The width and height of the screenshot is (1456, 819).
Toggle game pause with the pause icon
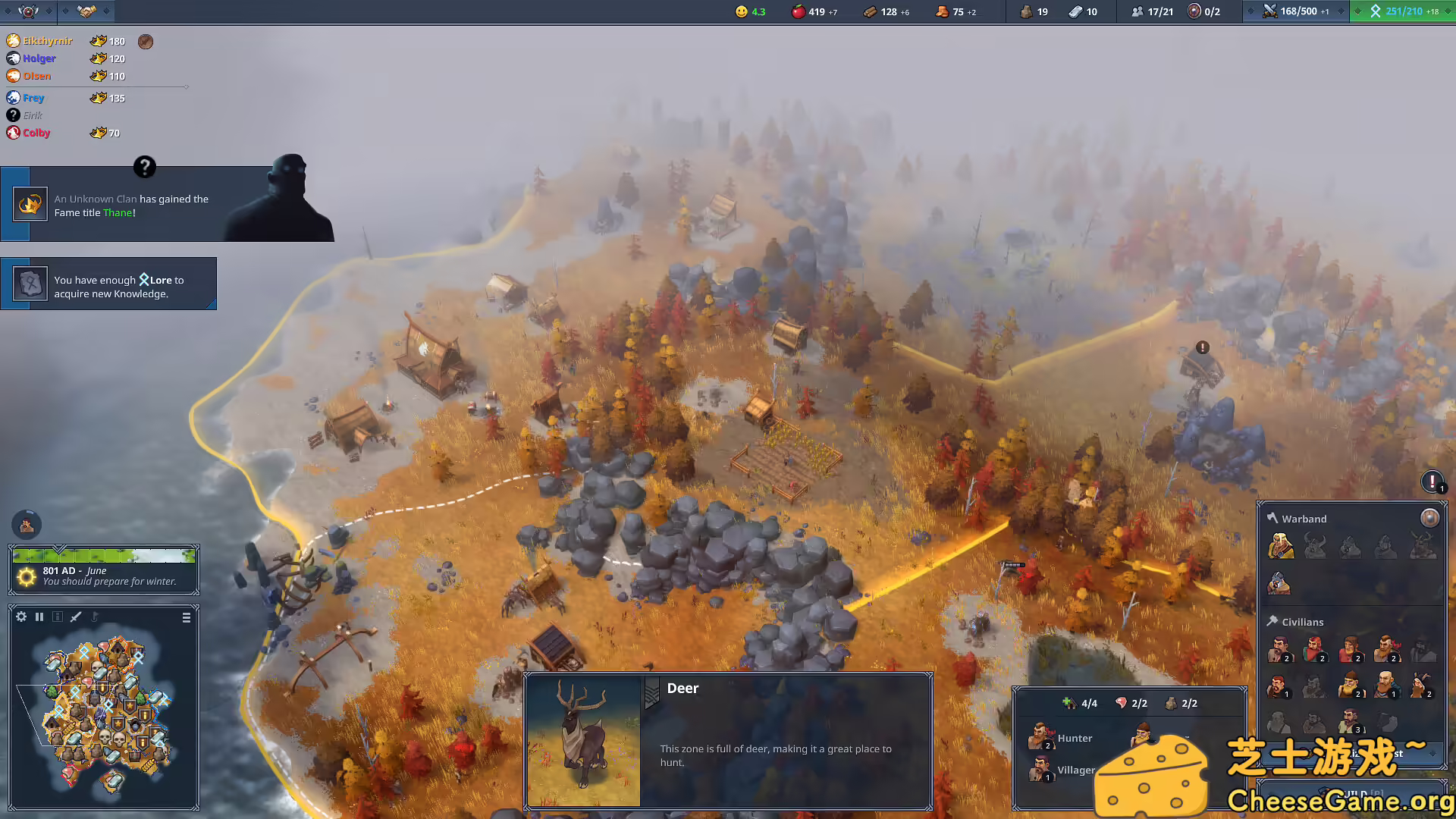click(39, 616)
